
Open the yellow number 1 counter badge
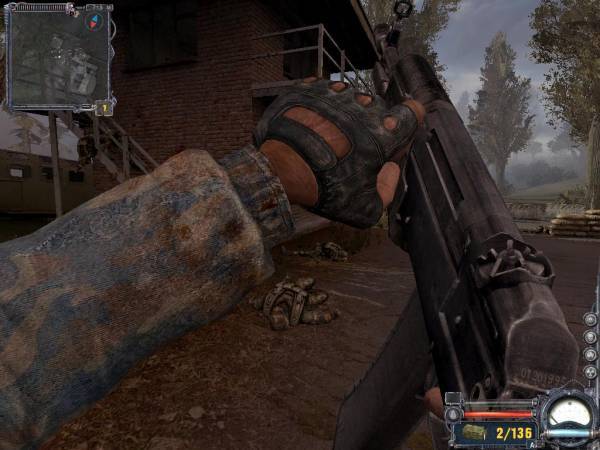coord(103,107)
